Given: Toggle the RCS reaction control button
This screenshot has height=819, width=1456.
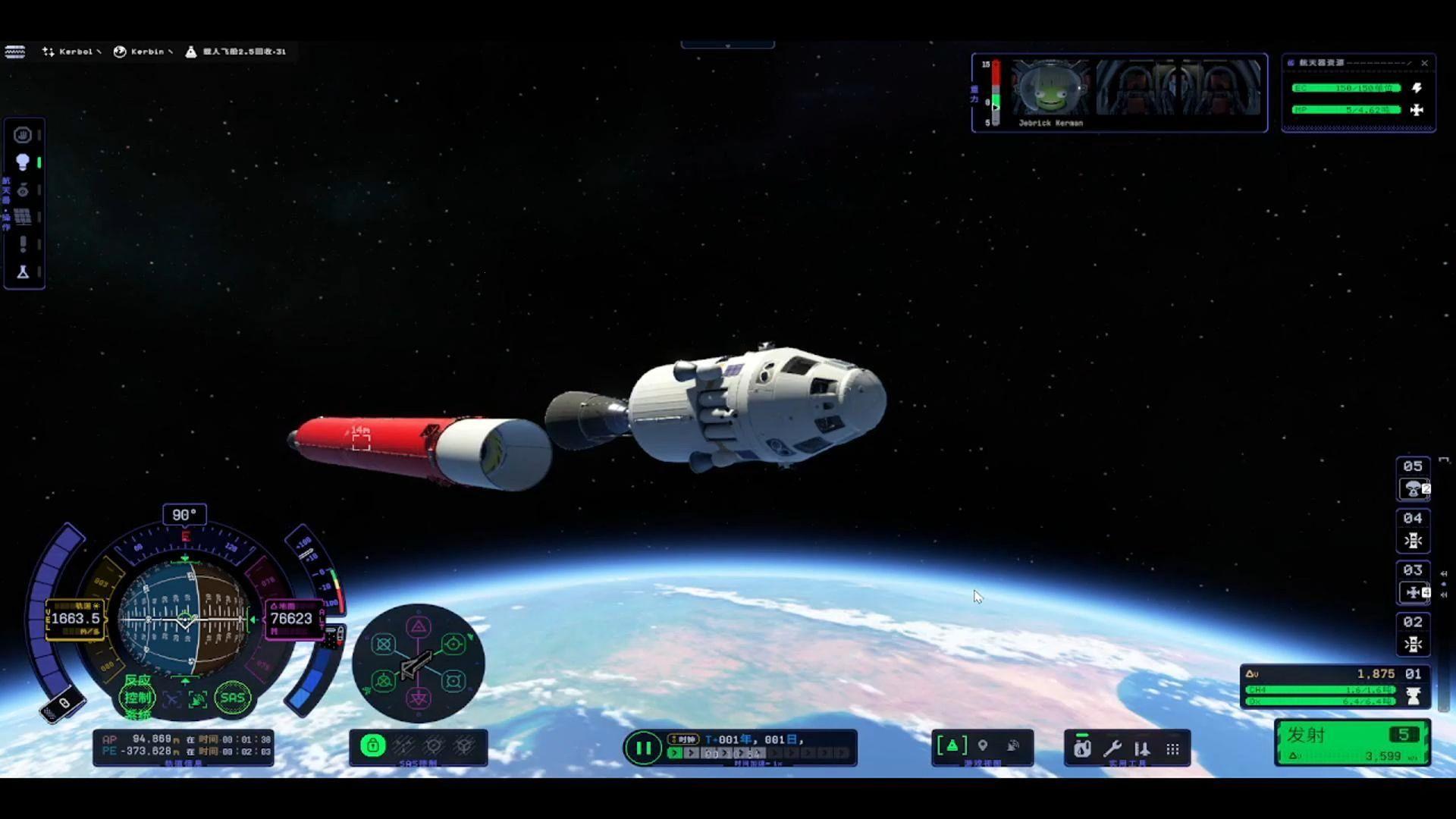Looking at the screenshot, I should pyautogui.click(x=138, y=697).
